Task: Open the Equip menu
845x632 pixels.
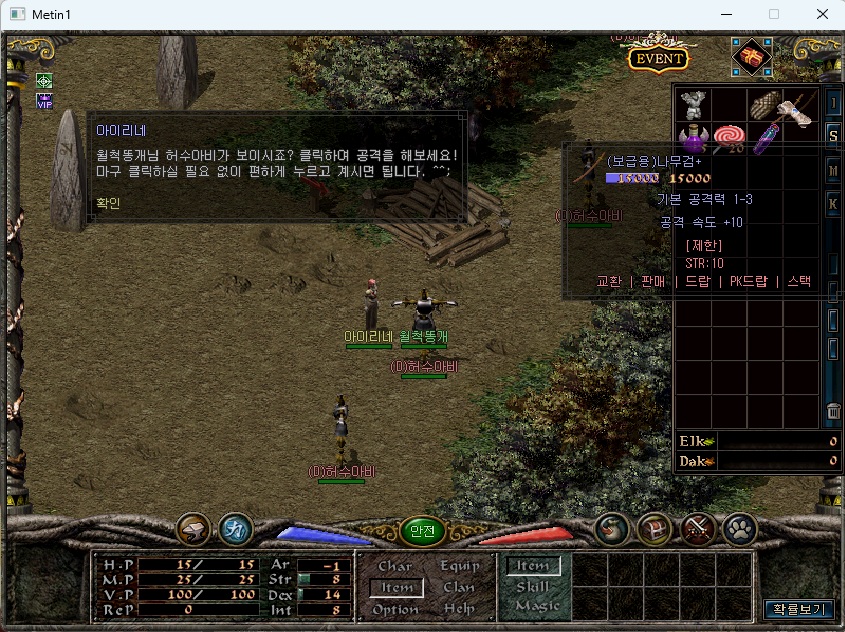Action: [459, 567]
